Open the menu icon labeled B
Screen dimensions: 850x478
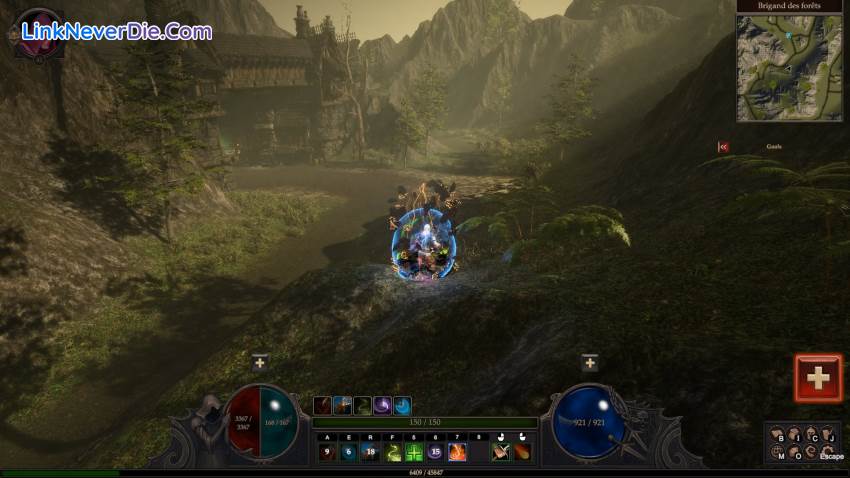coord(778,436)
